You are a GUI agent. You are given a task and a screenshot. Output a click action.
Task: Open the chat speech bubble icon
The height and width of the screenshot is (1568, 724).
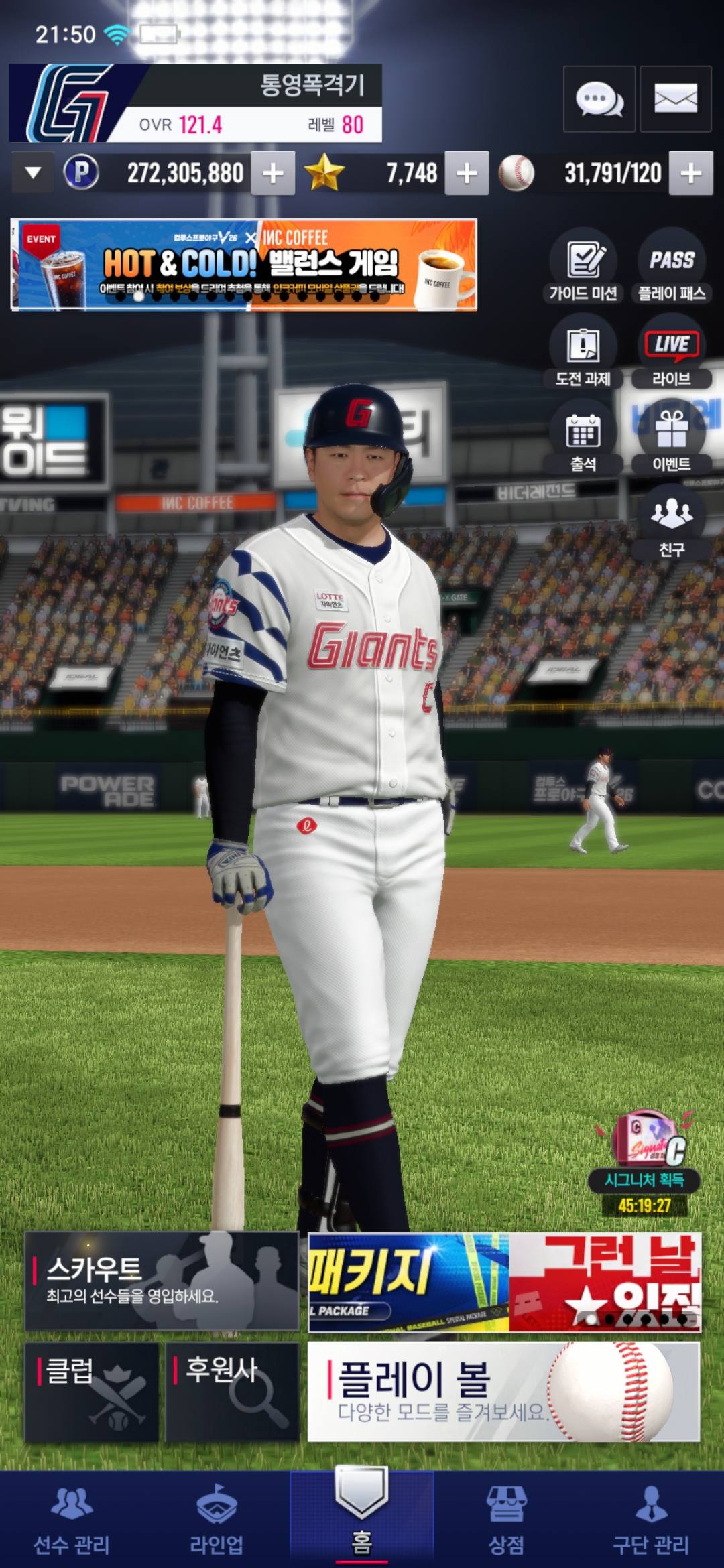click(599, 99)
